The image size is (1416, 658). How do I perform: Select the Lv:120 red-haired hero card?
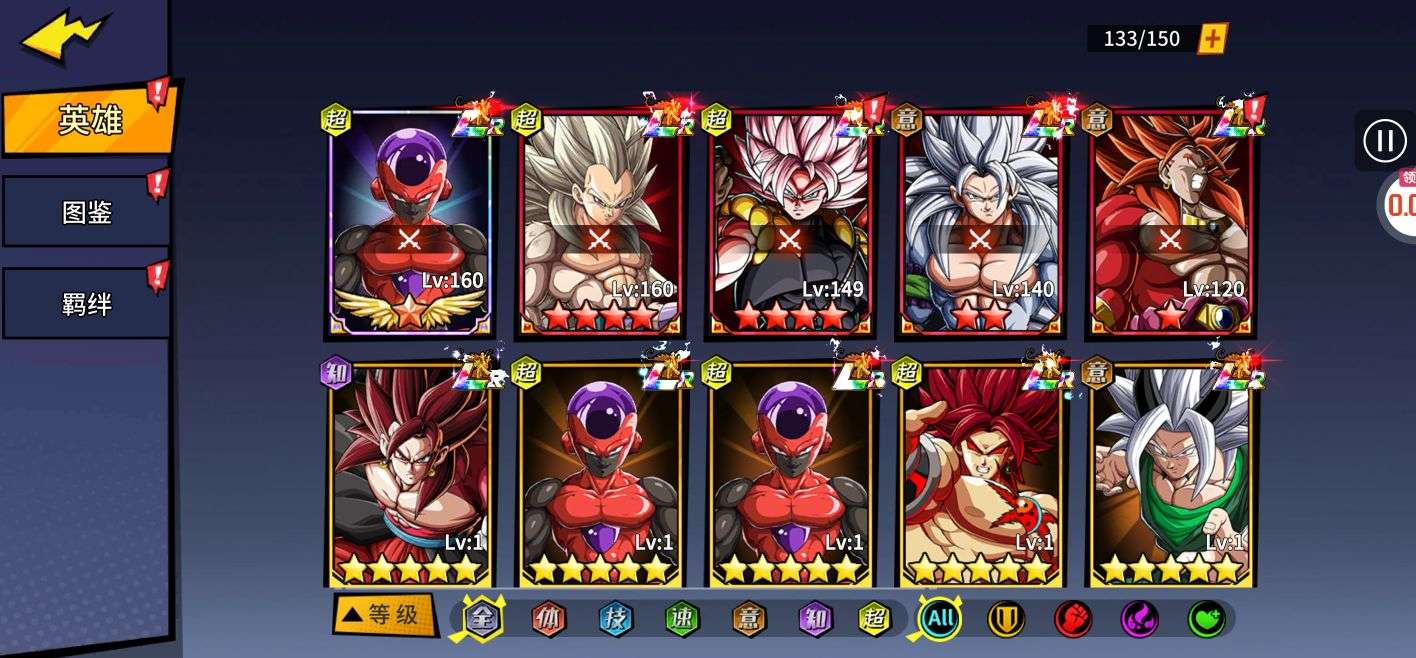pos(1170,225)
